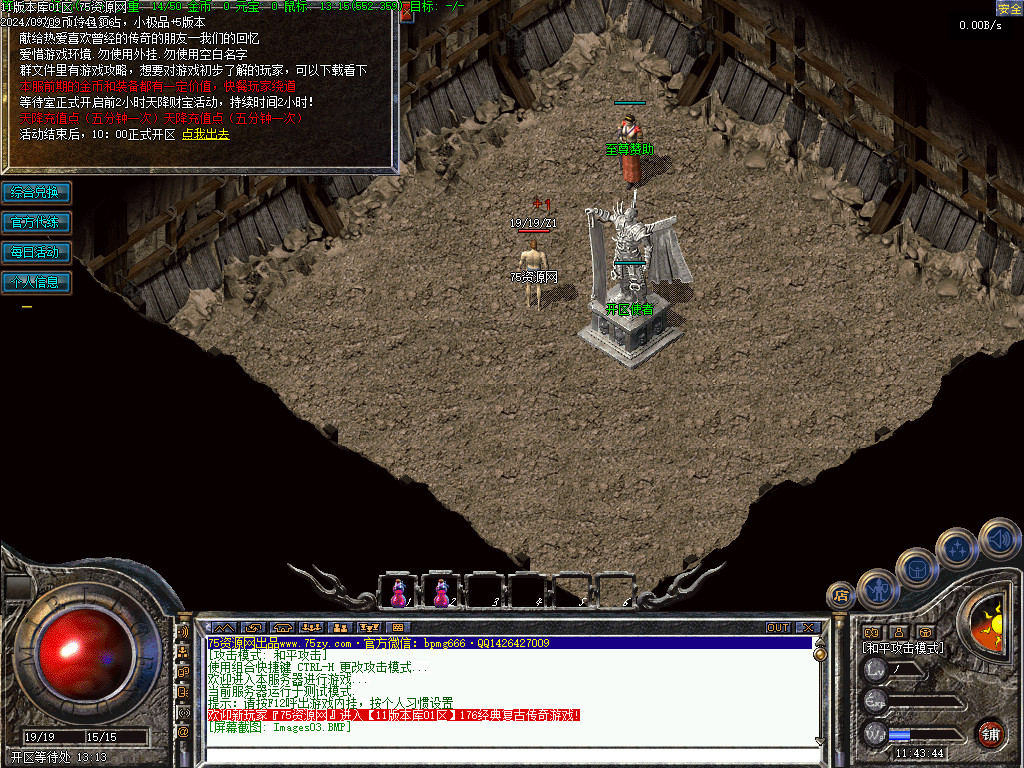This screenshot has height=768, width=1024.
Task: Show the 个人信息 personal info panel
Action: click(36, 282)
